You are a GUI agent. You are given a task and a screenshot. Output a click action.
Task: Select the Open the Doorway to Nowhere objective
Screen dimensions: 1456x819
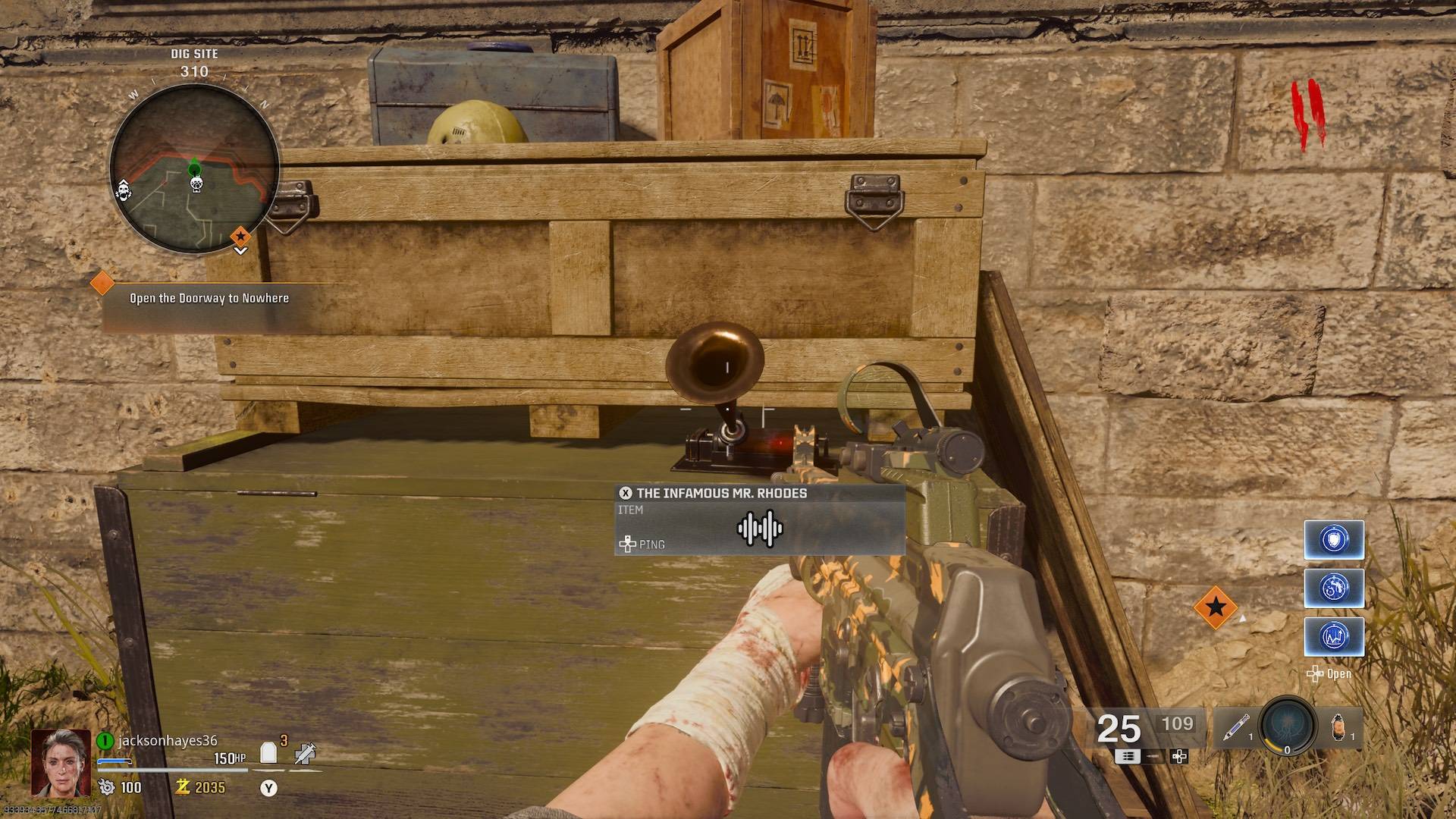coord(209,298)
